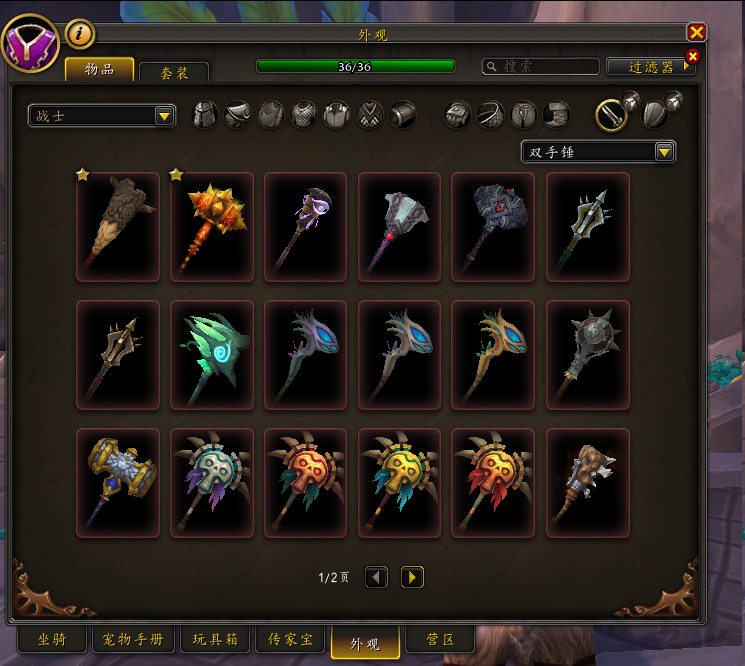Choose the green spiral glowing mace appearance
Viewport: 745px width, 666px height.
pos(212,355)
